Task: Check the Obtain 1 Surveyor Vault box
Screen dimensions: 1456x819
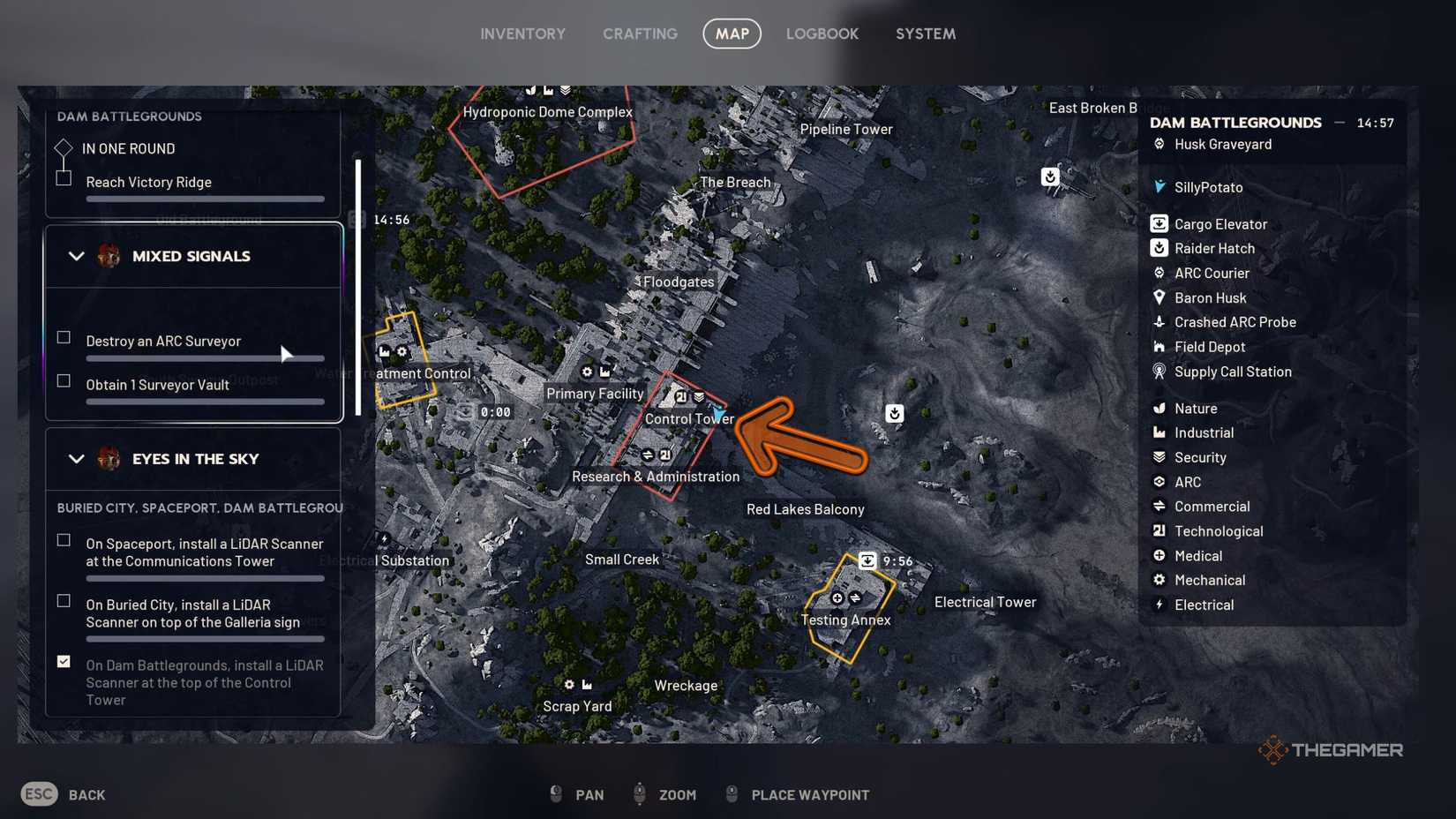Action: 63,380
